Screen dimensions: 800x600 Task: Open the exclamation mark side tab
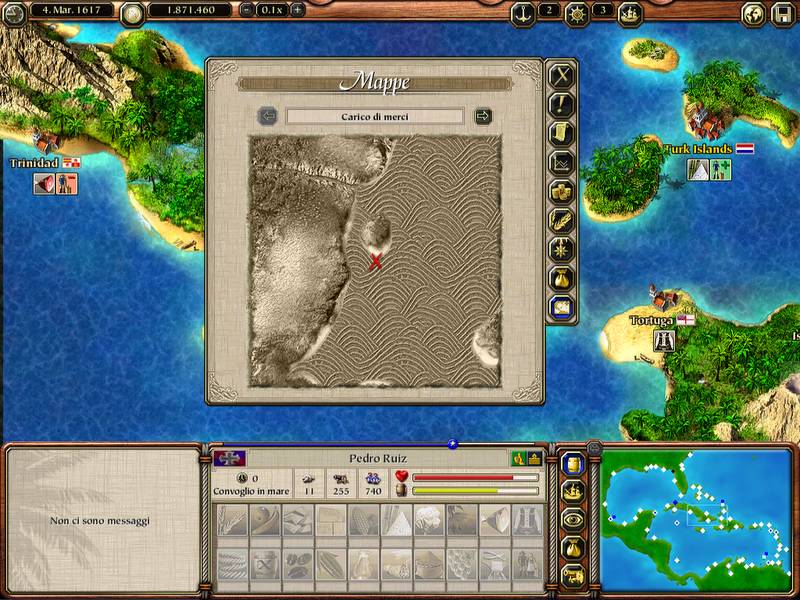[x=561, y=105]
